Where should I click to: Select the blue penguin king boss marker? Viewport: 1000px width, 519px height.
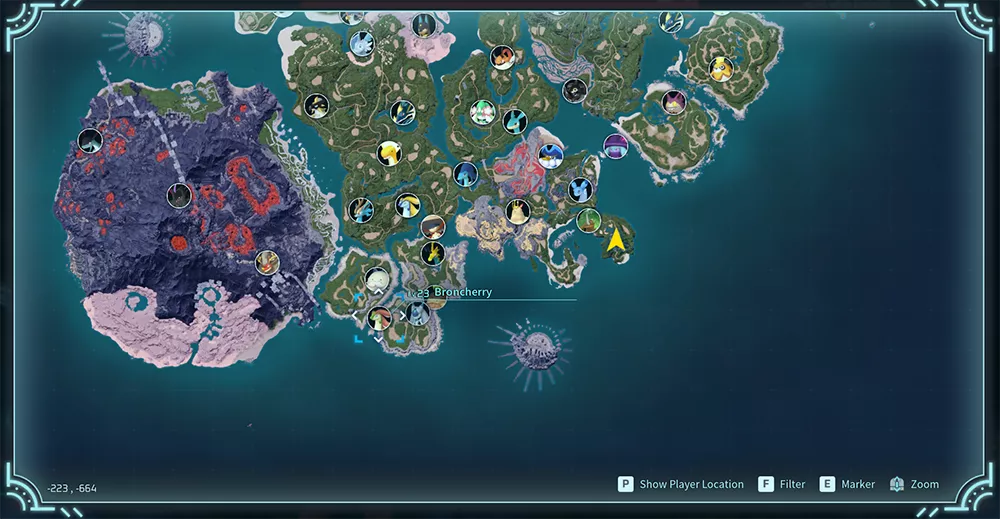[x=550, y=156]
